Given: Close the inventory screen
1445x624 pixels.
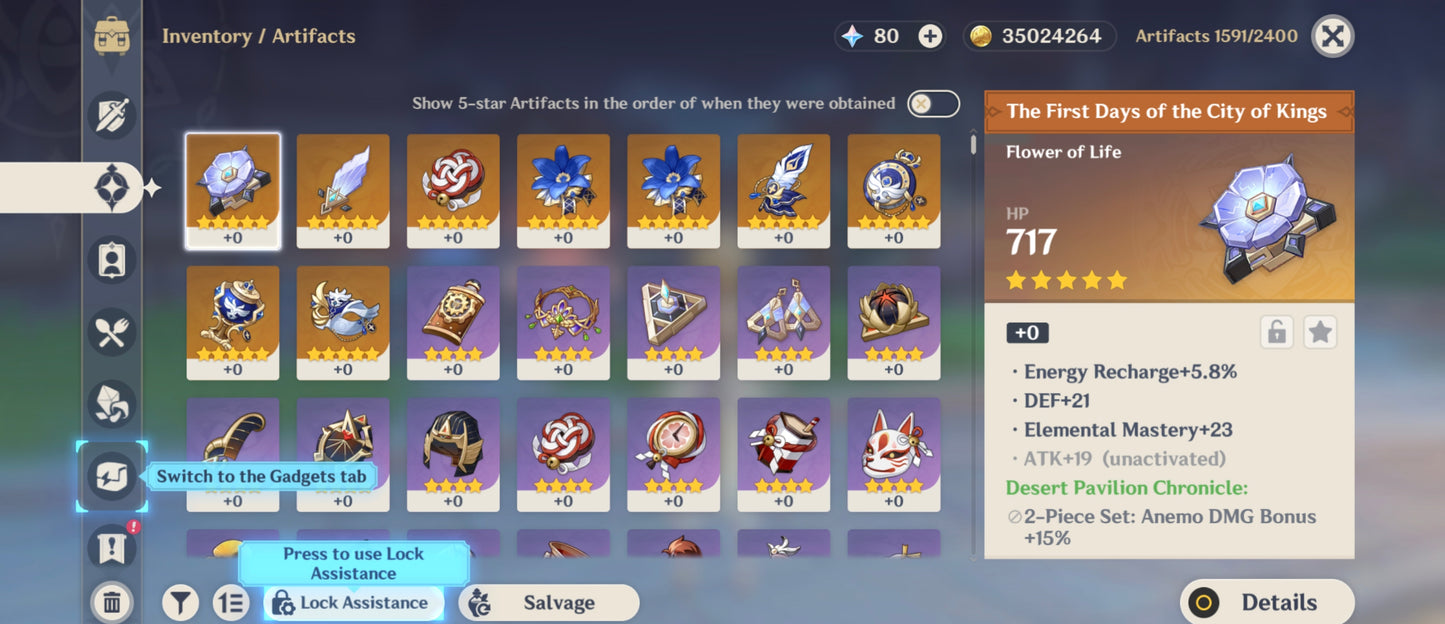Looking at the screenshot, I should click(x=1332, y=37).
